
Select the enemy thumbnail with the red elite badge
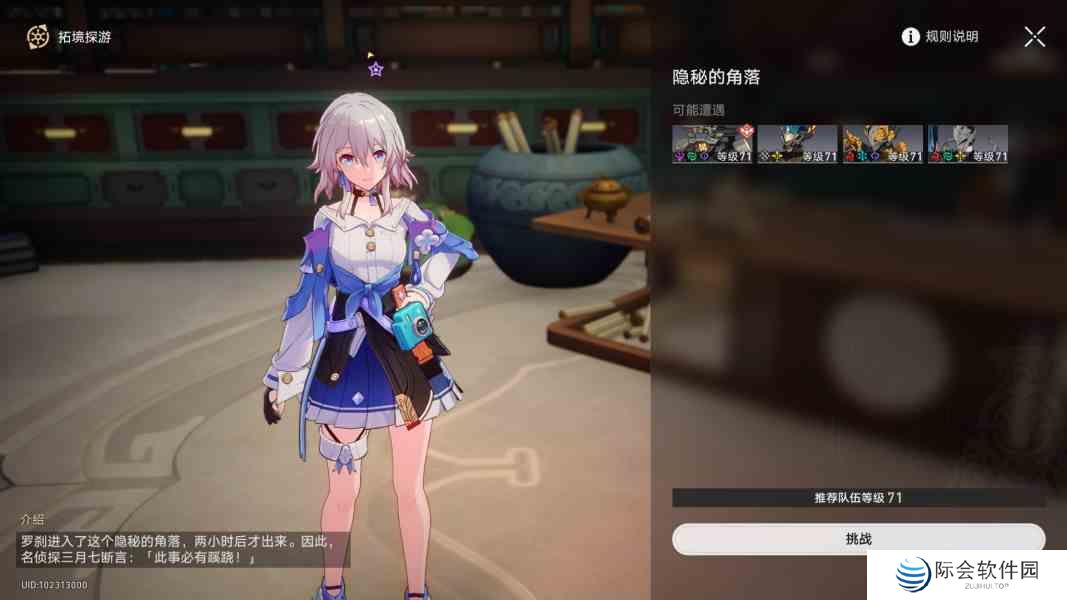point(712,144)
